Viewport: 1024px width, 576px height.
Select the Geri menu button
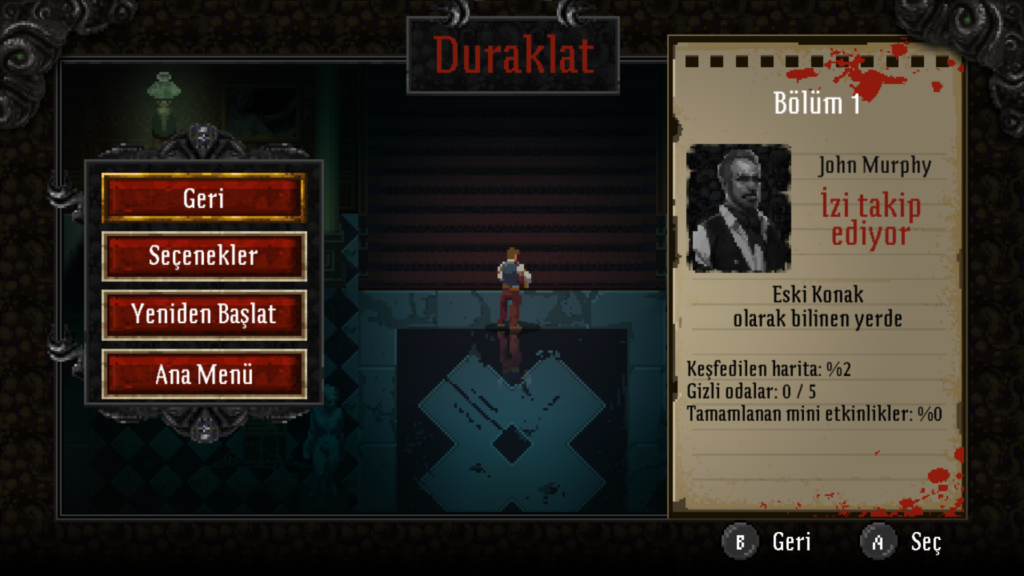[203, 198]
